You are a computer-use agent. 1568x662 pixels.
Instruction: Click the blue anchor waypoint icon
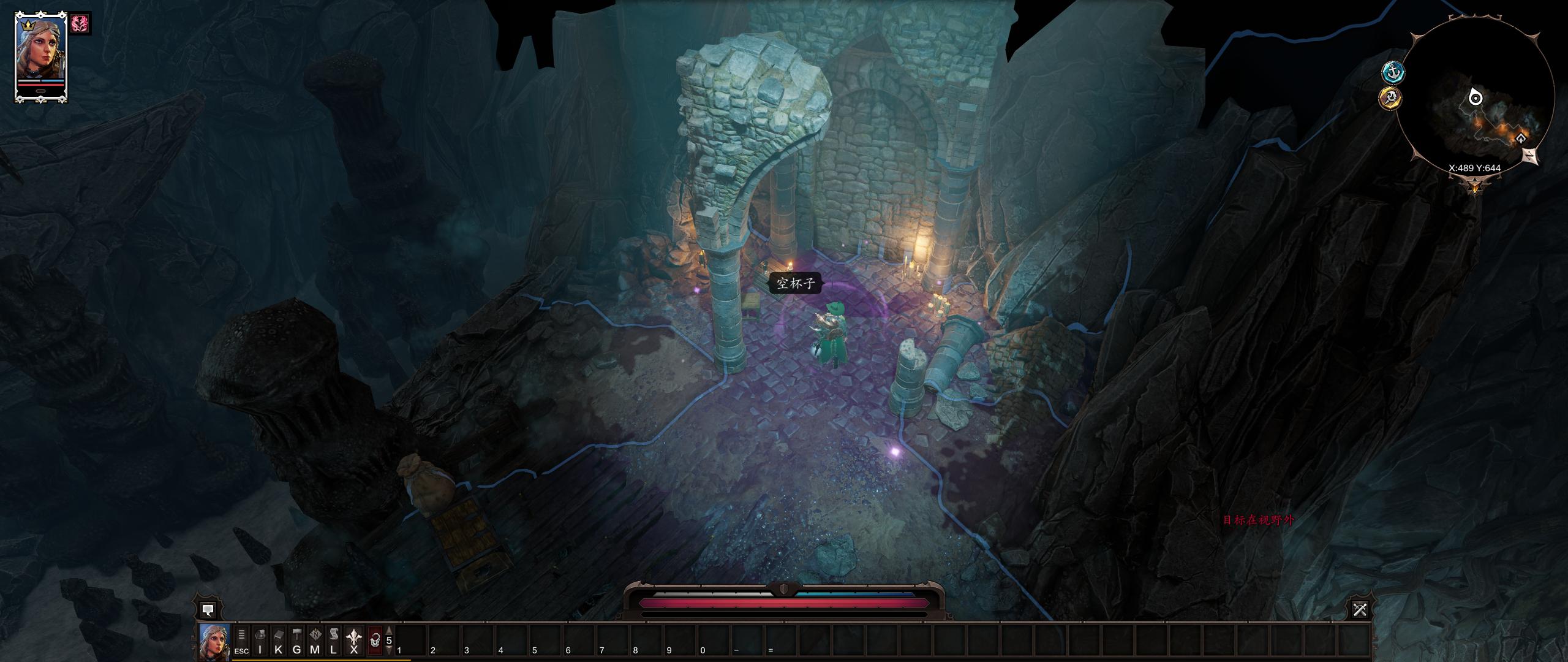click(x=1393, y=72)
